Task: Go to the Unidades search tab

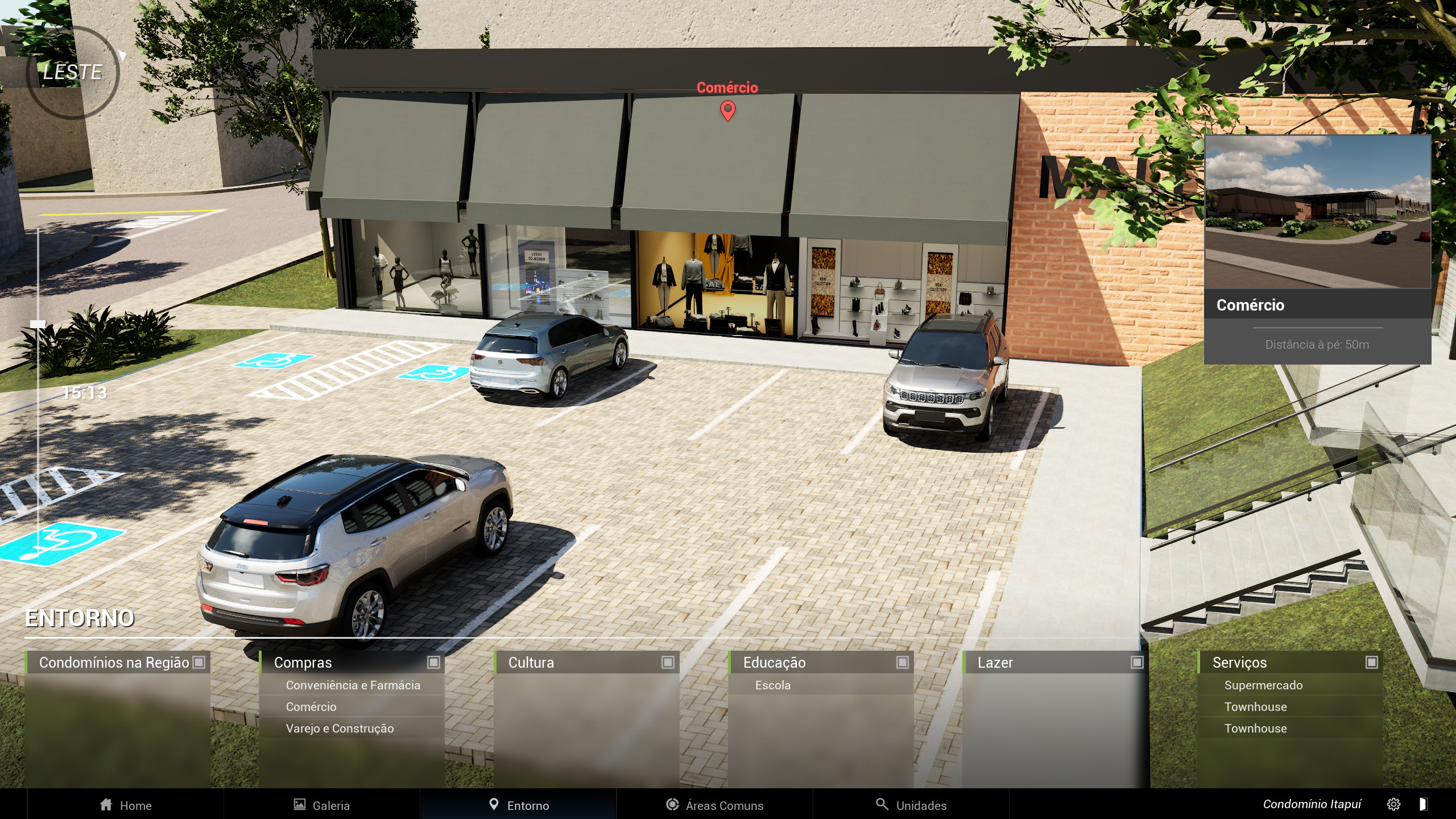Action: (911, 805)
